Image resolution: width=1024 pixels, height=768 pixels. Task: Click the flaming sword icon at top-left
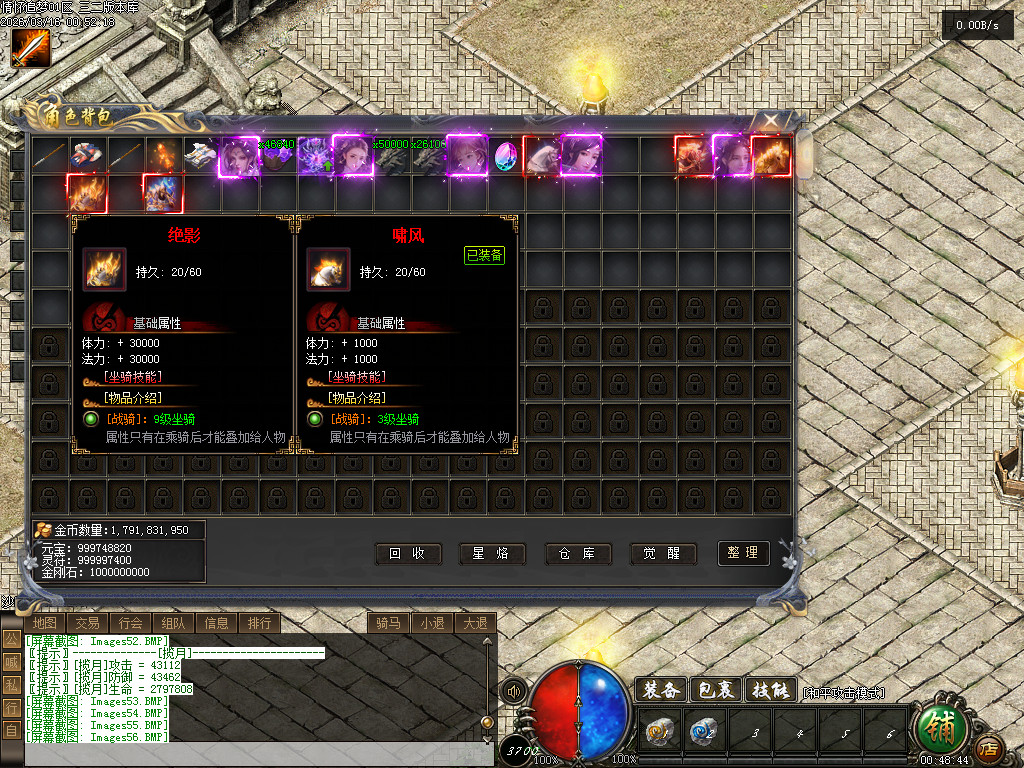tap(30, 48)
